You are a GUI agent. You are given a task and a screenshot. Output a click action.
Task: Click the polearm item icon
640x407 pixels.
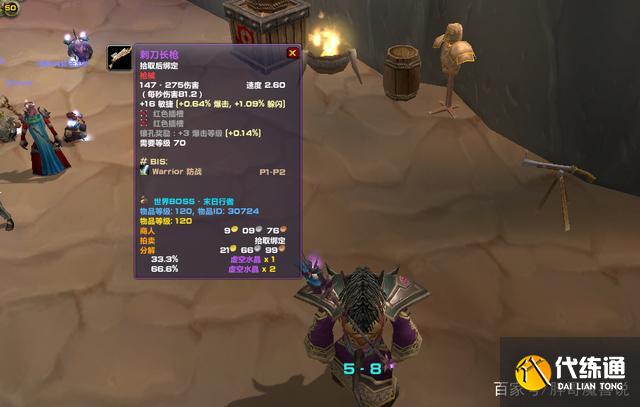point(119,58)
